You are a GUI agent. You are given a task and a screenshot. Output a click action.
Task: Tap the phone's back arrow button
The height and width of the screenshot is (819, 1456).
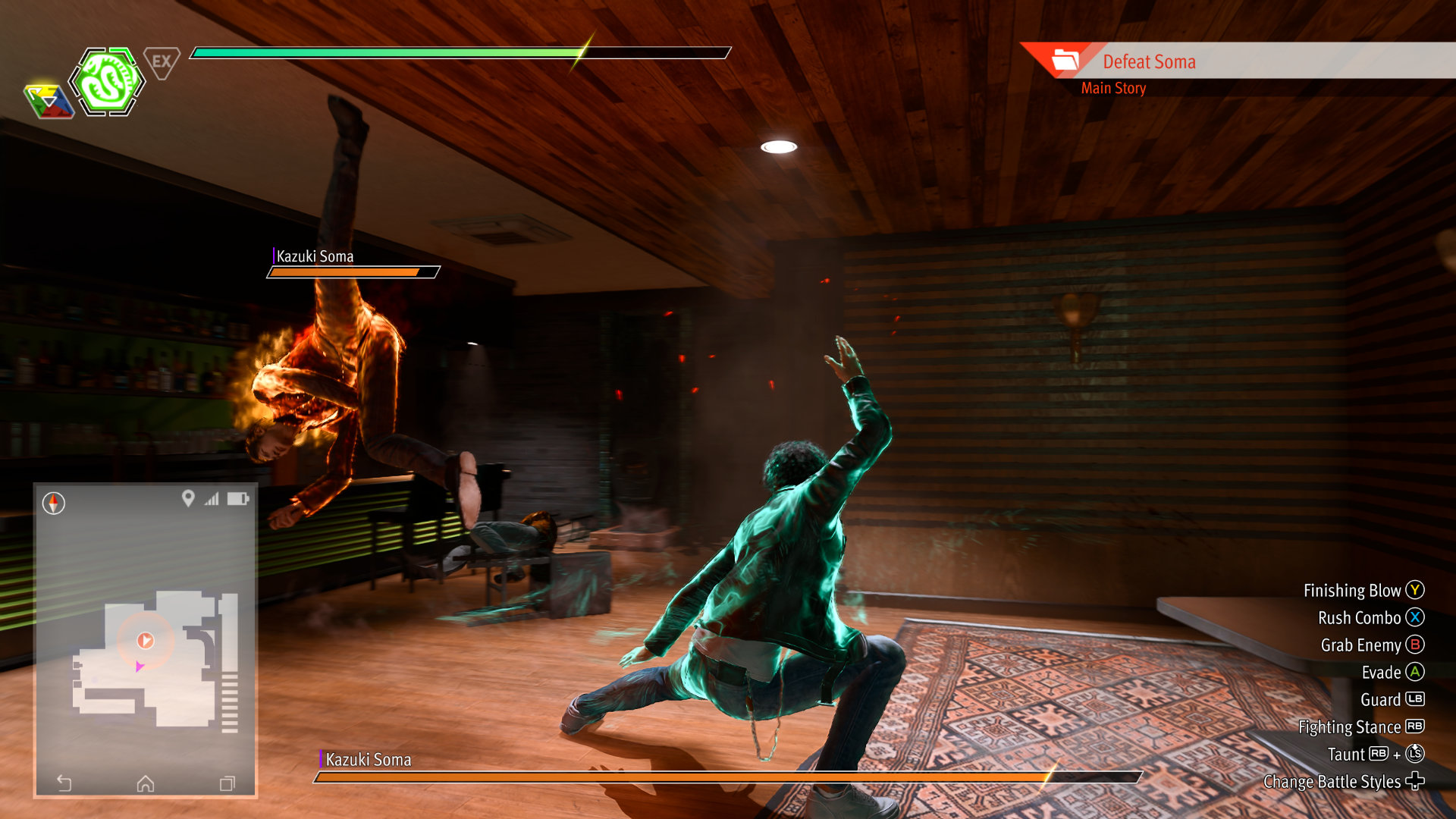pos(64,783)
